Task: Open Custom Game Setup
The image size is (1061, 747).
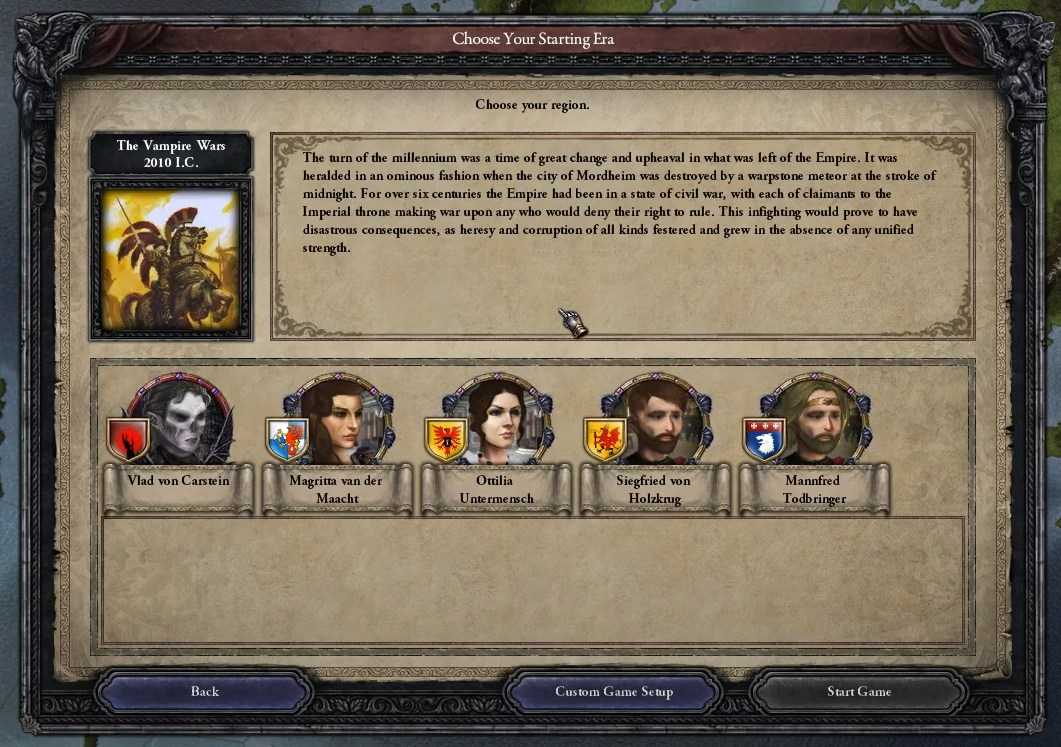Action: point(613,691)
